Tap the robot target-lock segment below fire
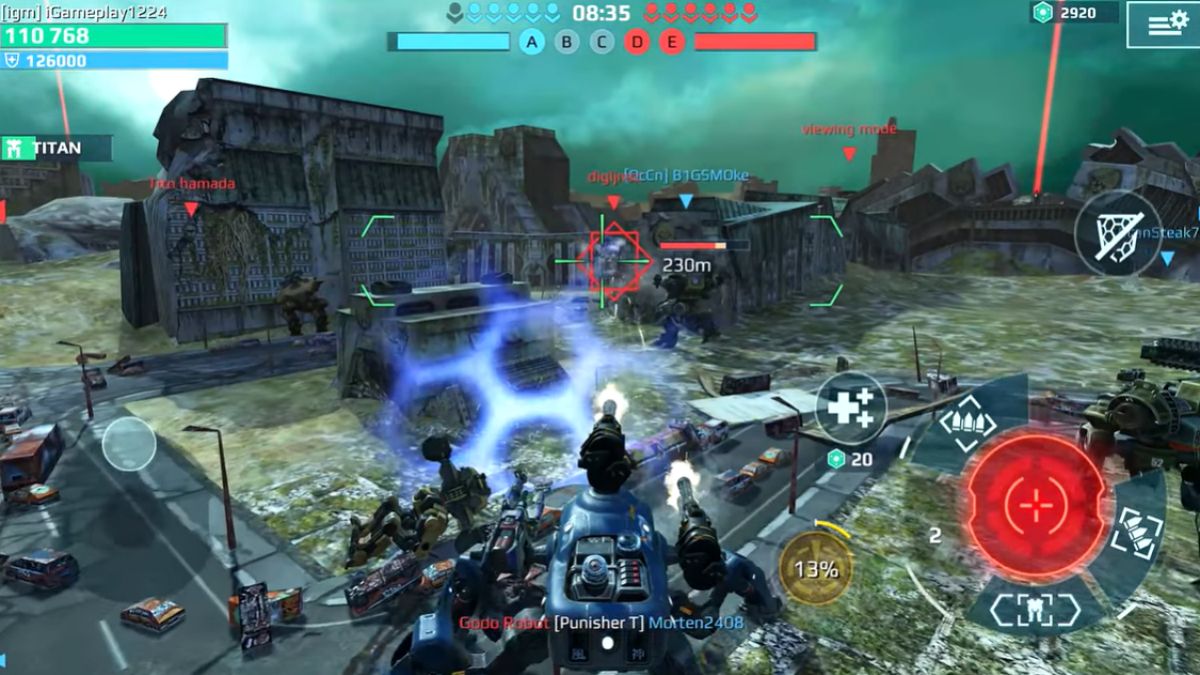 click(1036, 609)
